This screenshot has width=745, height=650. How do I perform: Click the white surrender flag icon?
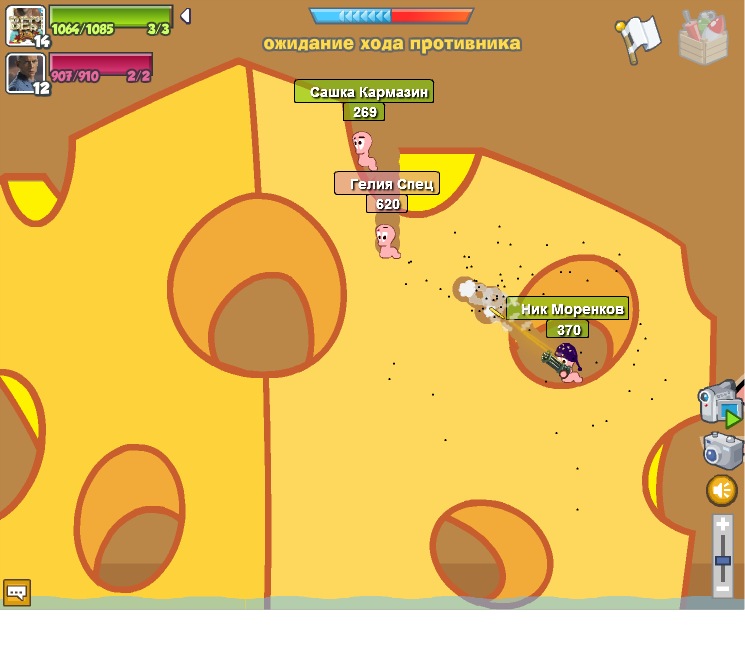(x=637, y=39)
